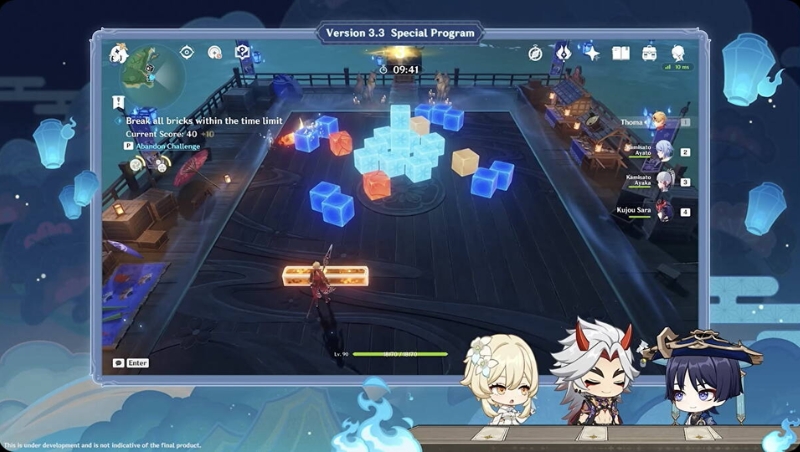Open the wish star icon
This screenshot has width=800, height=452.
coord(591,53)
